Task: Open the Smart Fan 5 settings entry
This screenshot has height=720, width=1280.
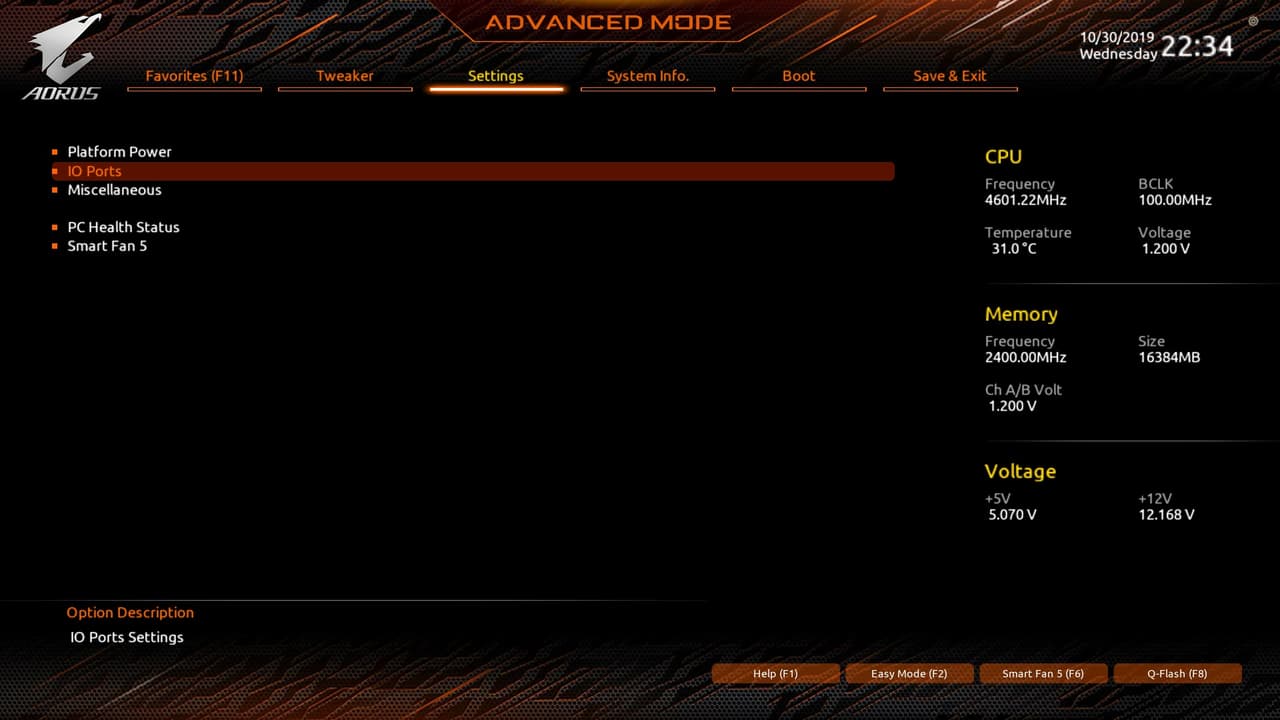Action: coord(107,246)
